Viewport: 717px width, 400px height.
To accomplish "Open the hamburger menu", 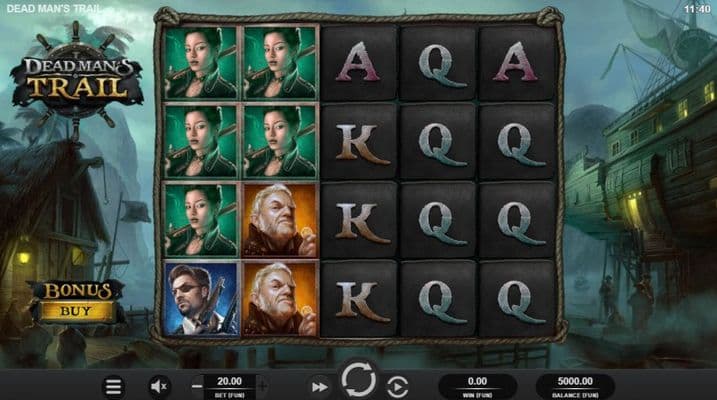I will click(114, 385).
